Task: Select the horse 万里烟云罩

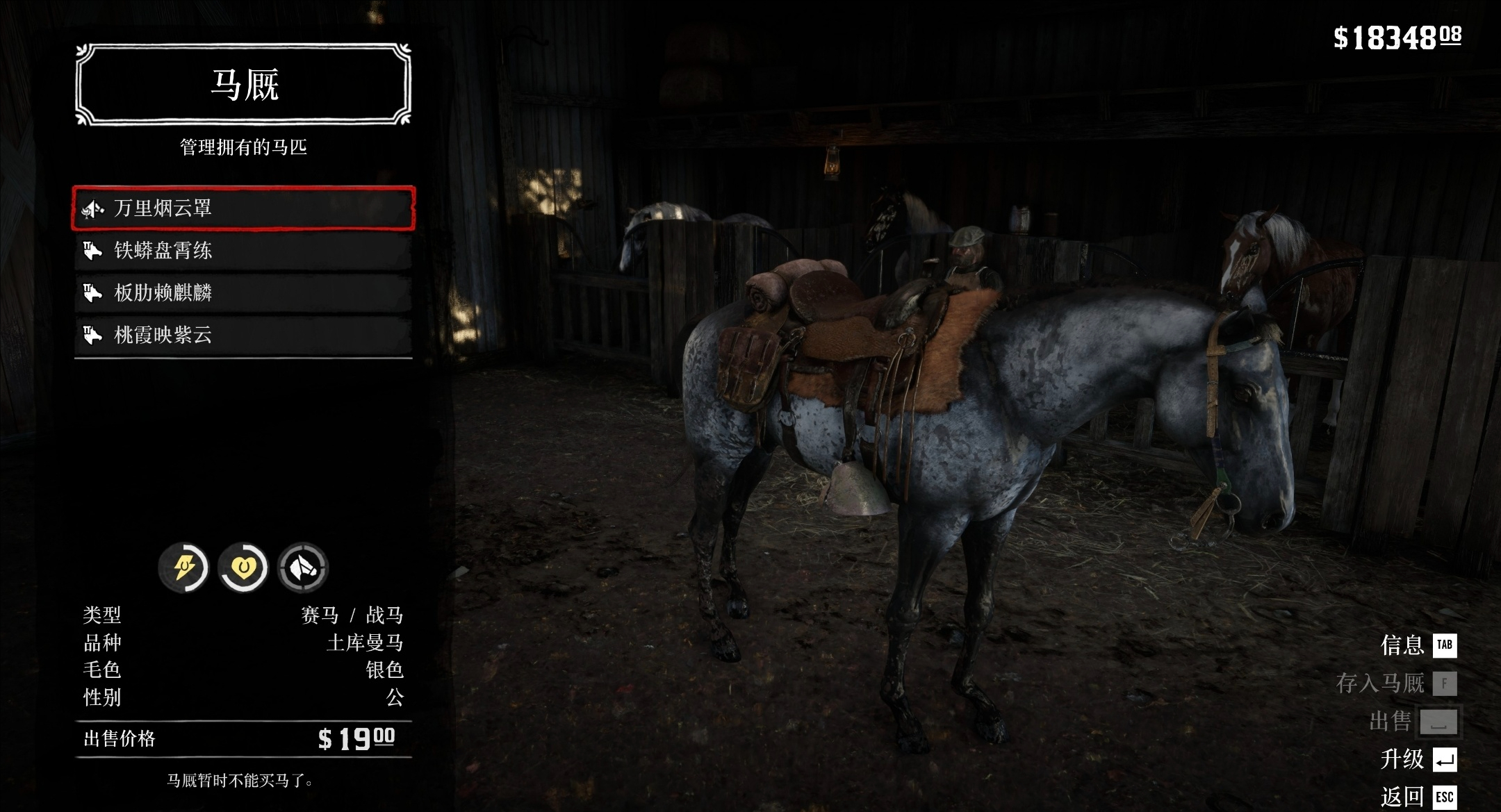Action: point(243,208)
